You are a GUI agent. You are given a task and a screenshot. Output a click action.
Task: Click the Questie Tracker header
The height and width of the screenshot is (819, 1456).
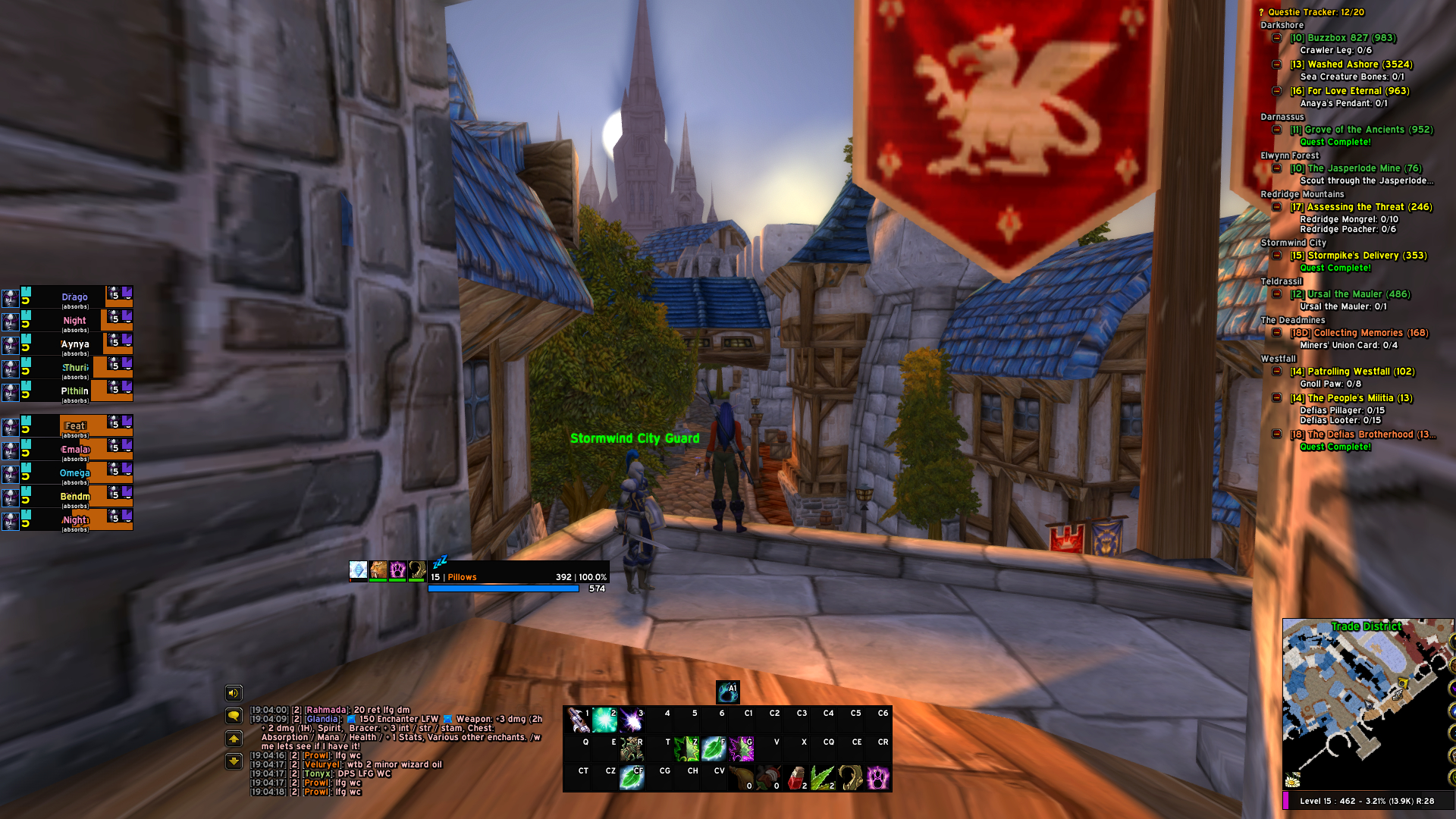click(x=1315, y=12)
